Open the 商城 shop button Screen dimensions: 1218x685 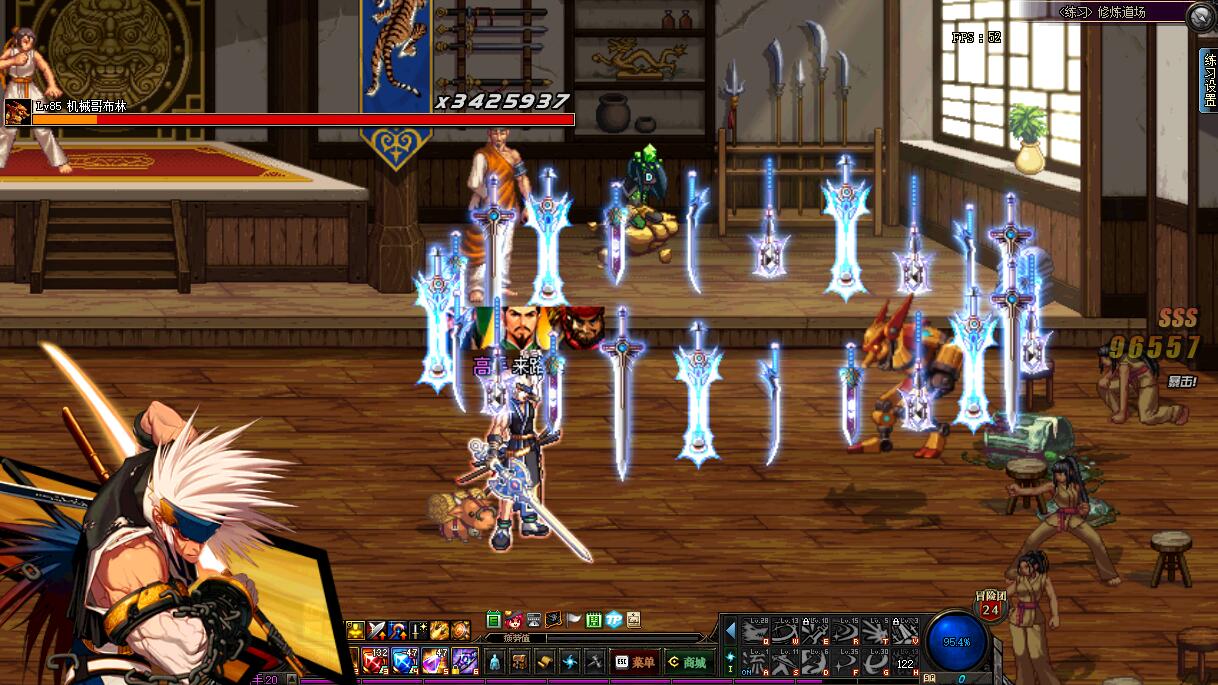(688, 662)
